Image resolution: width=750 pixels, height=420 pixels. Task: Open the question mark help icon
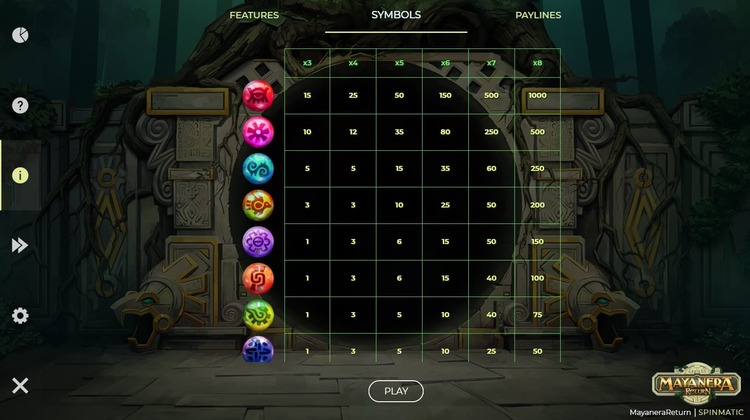click(x=20, y=105)
